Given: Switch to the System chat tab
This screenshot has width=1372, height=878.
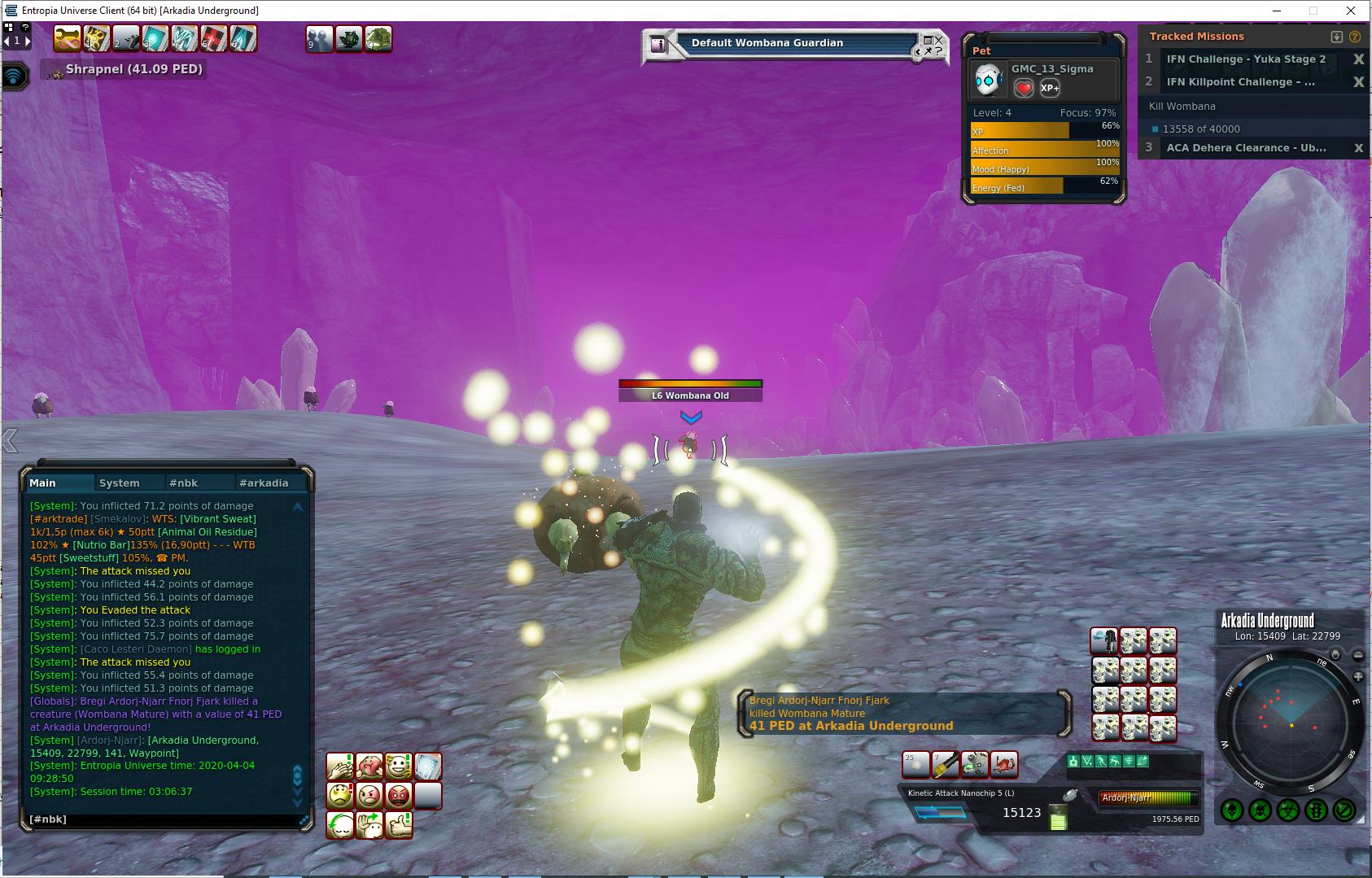Looking at the screenshot, I should (x=119, y=483).
